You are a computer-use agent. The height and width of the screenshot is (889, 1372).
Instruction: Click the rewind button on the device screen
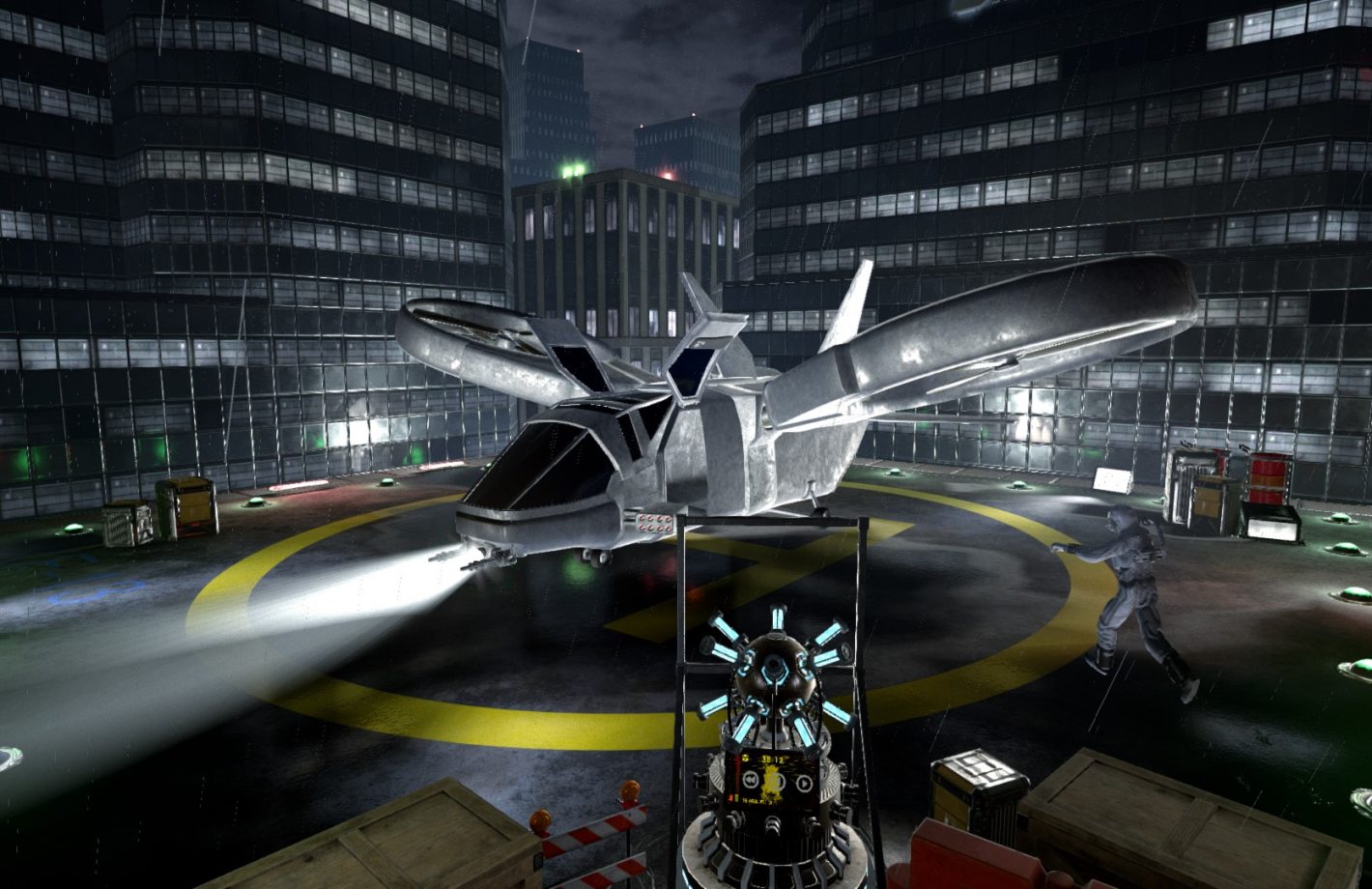(x=751, y=780)
